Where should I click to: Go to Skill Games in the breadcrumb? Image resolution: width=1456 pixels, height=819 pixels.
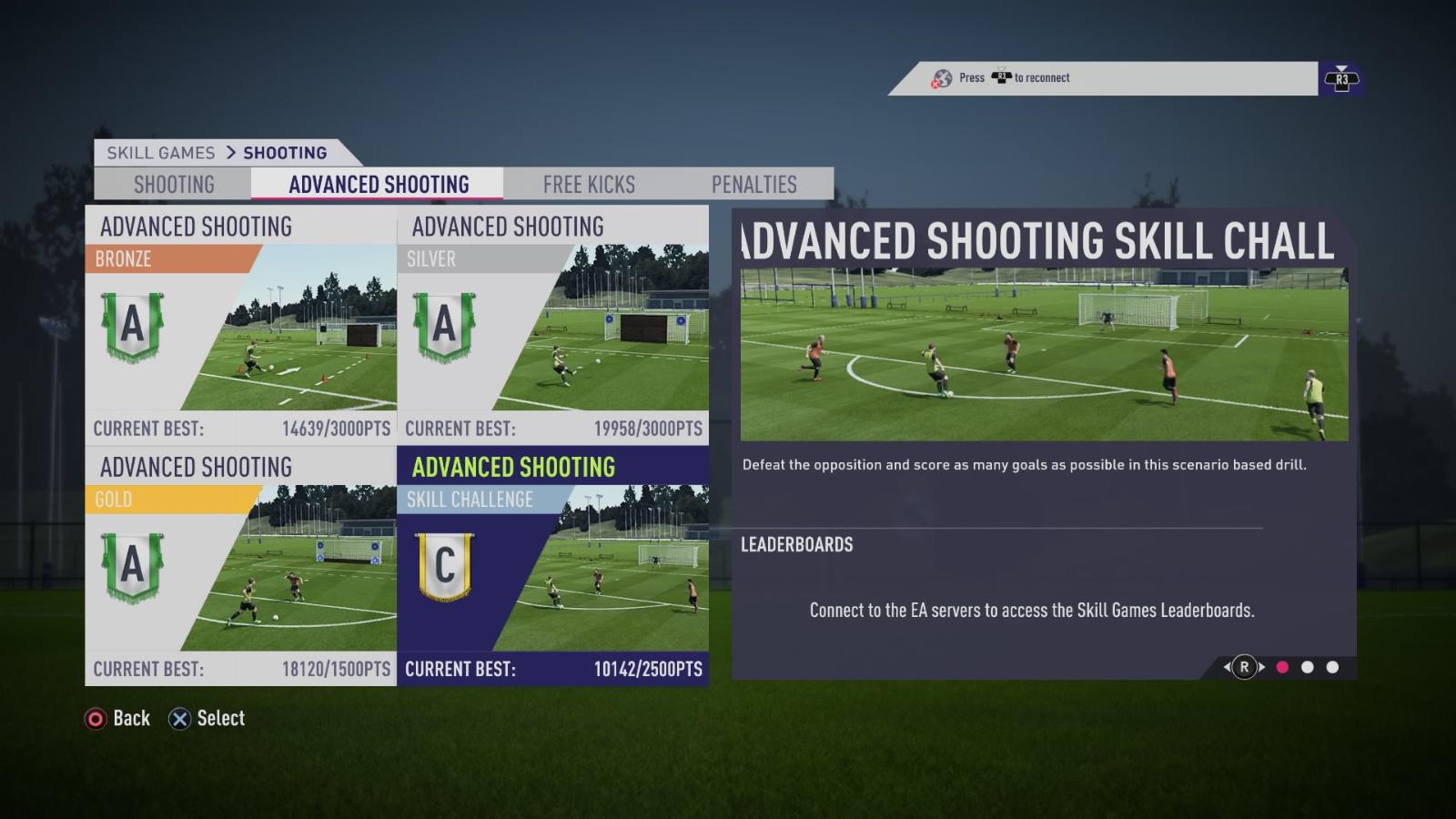click(x=161, y=153)
